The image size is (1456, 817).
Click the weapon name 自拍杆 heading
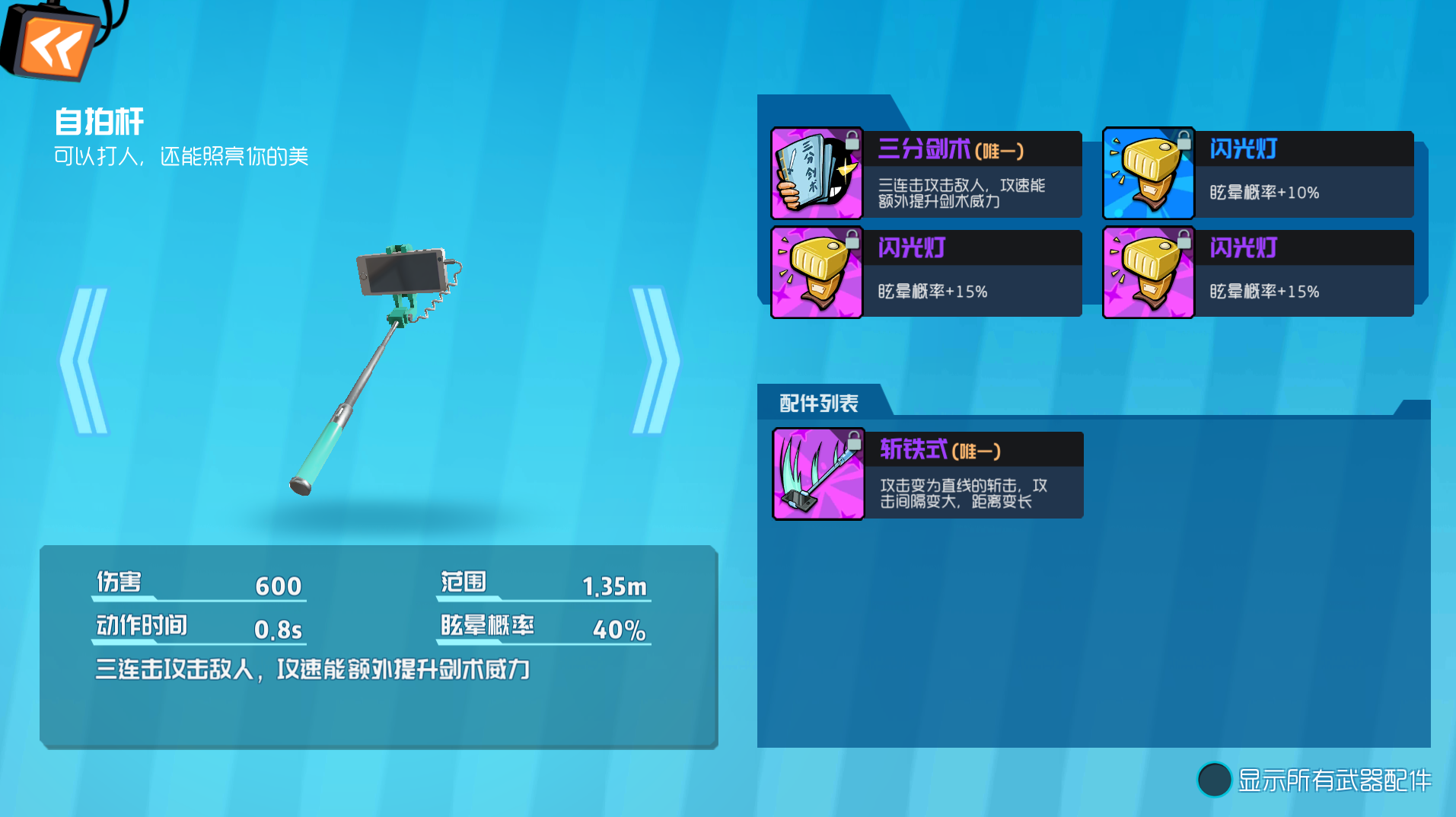[x=99, y=121]
